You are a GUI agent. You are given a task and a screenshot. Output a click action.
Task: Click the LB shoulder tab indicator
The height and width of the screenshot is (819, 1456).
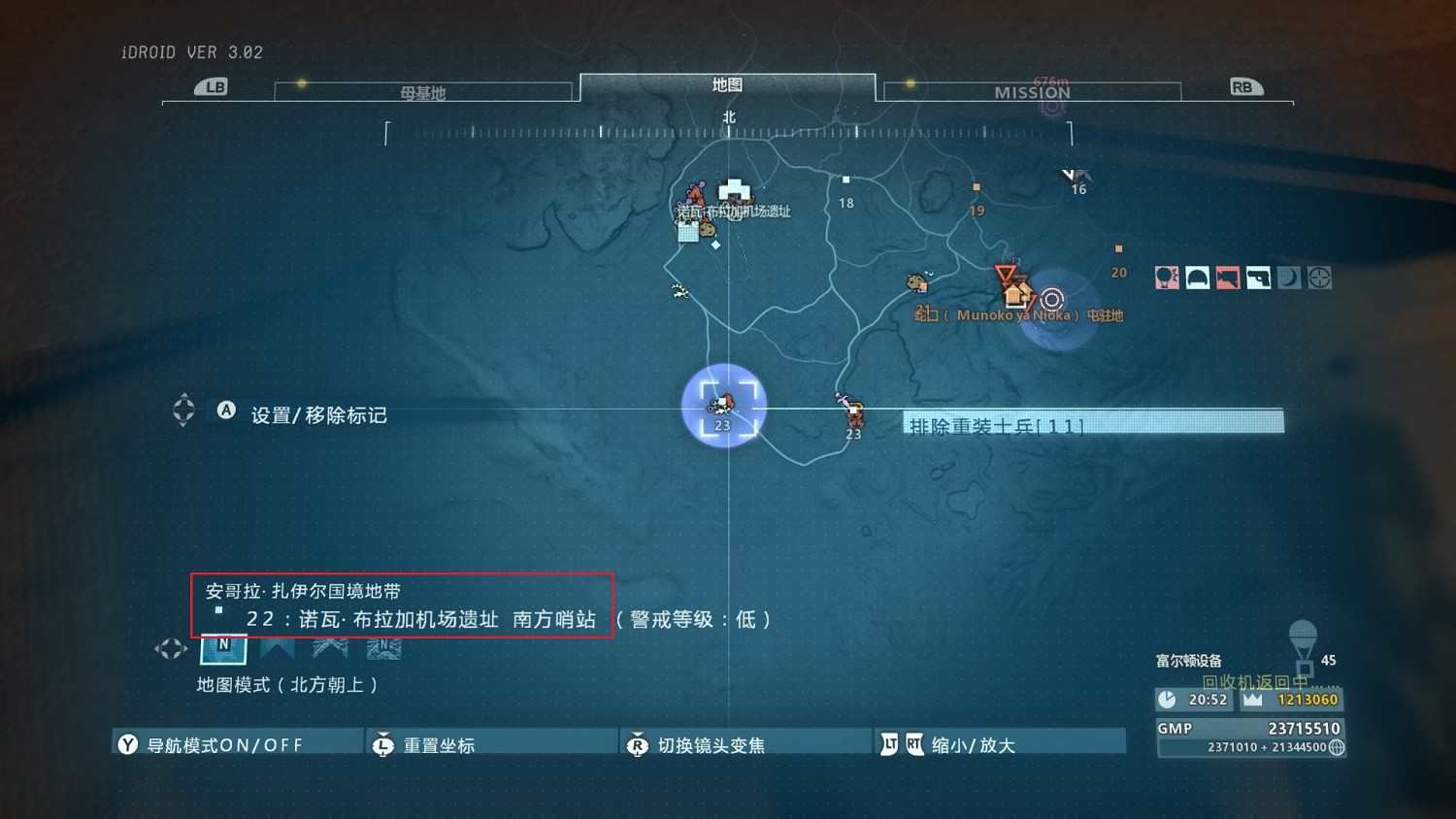[x=214, y=86]
